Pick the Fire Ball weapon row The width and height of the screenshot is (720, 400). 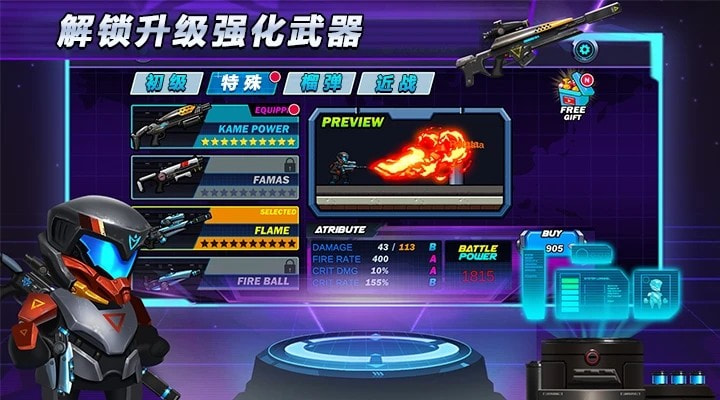pyautogui.click(x=215, y=273)
